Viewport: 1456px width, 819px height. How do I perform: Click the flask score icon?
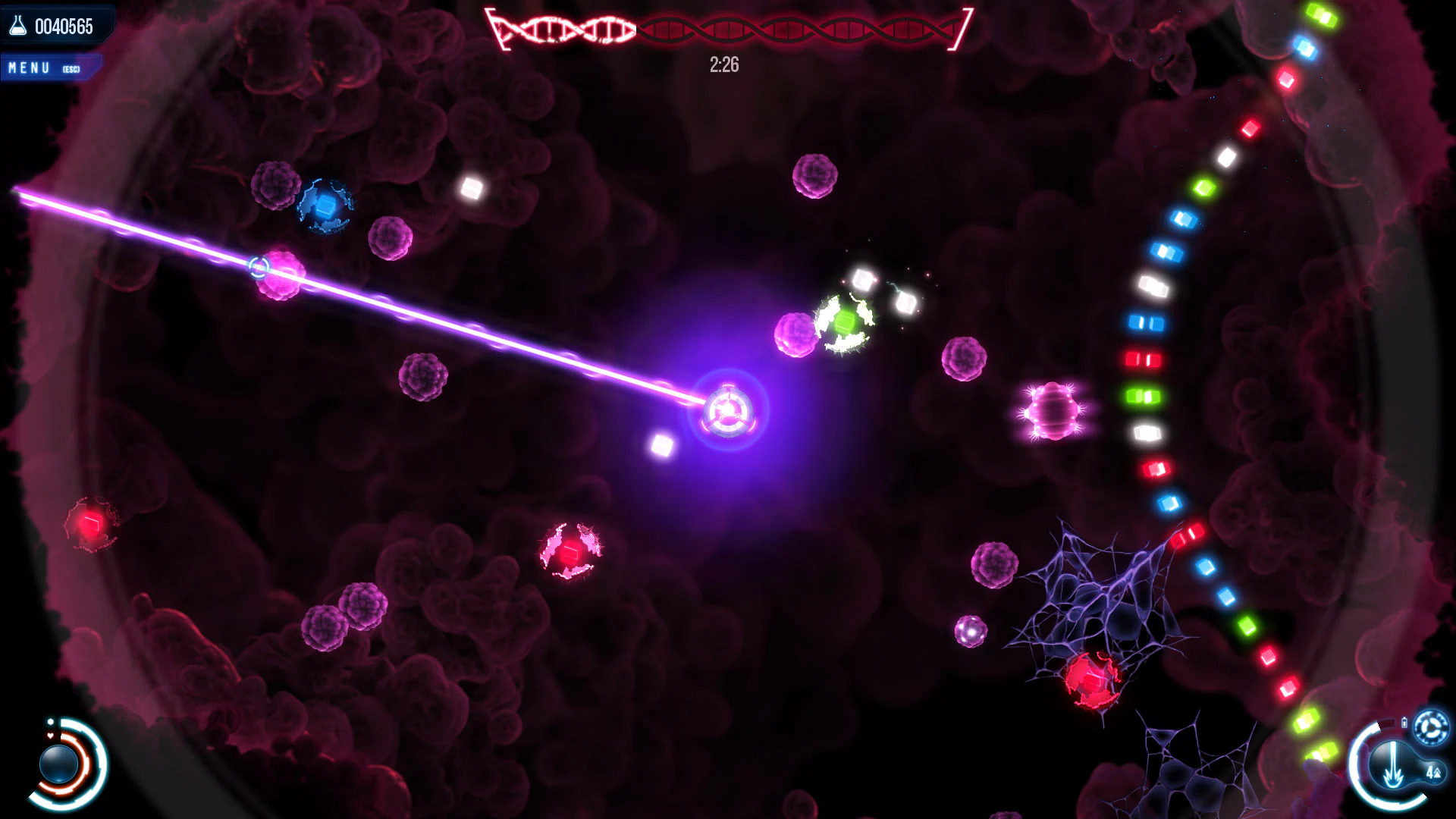click(17, 24)
